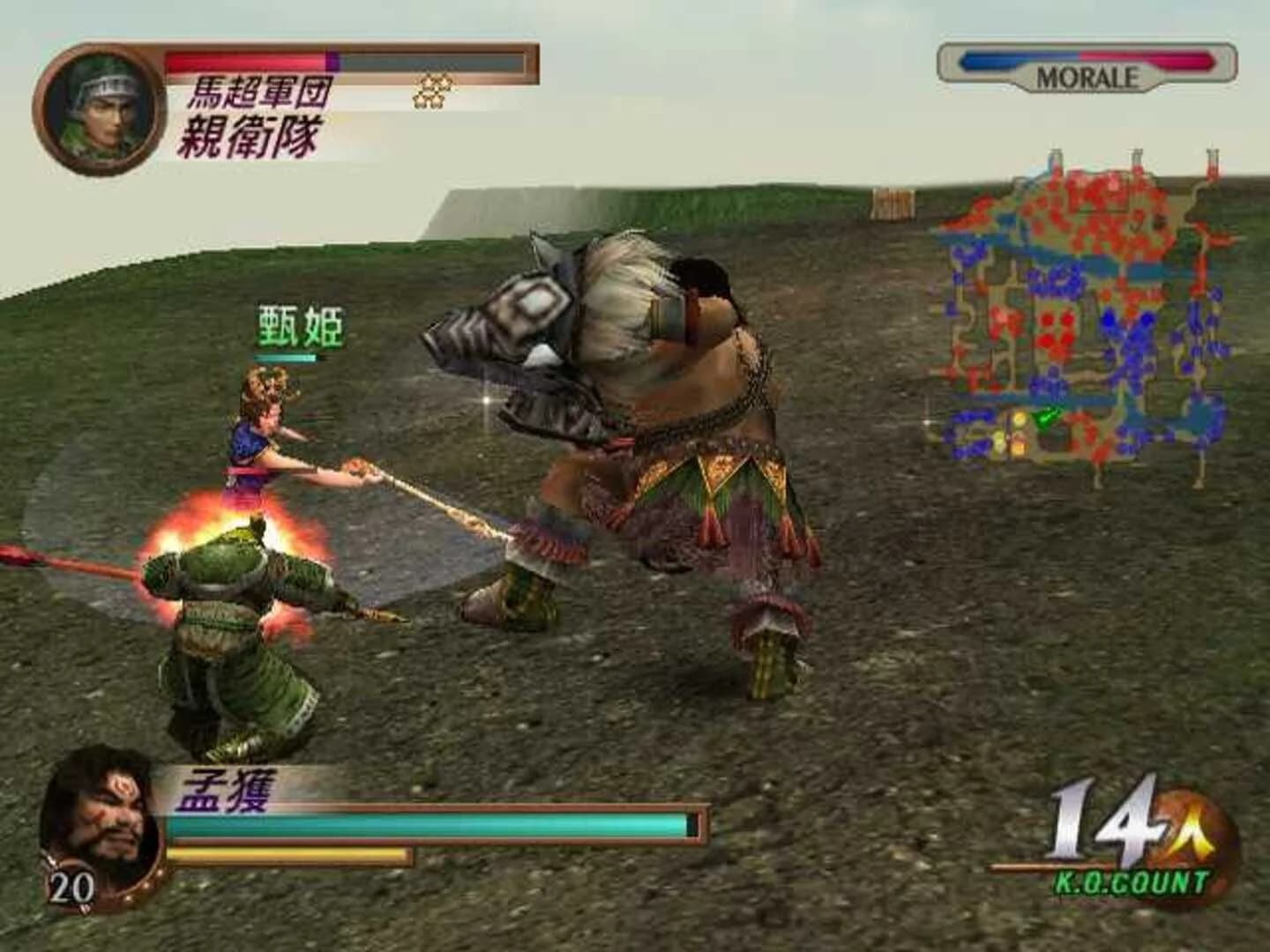Open the MORALE label plate

tap(1087, 78)
